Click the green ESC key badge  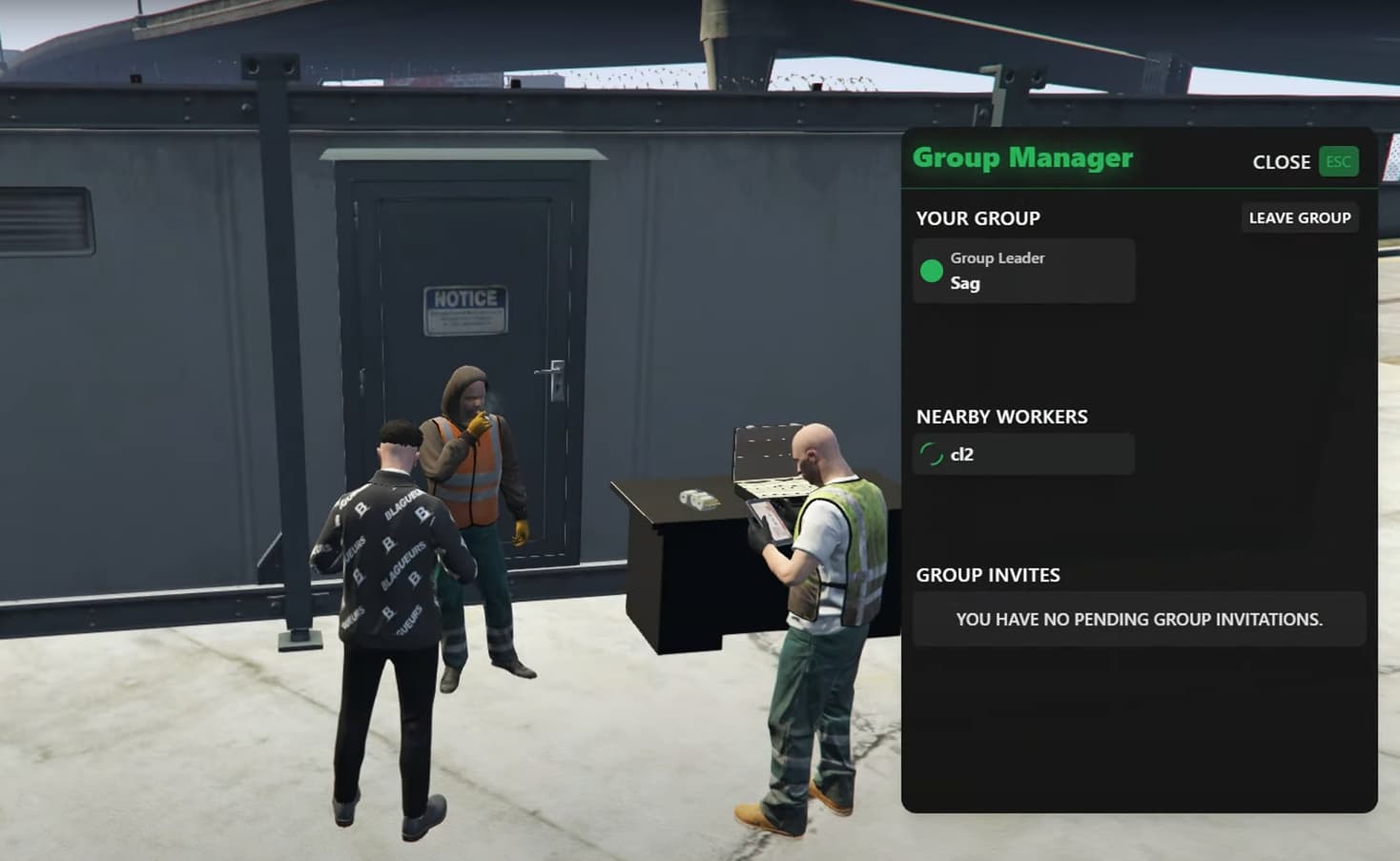pos(1338,161)
